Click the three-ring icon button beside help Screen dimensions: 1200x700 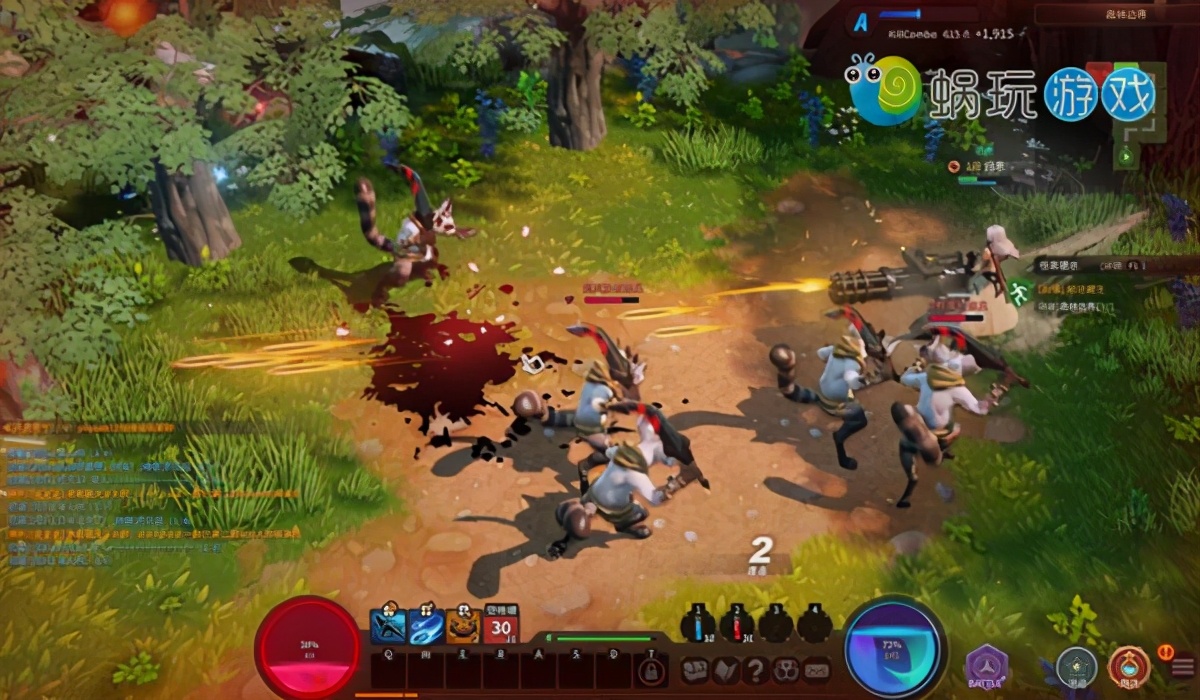(x=787, y=669)
